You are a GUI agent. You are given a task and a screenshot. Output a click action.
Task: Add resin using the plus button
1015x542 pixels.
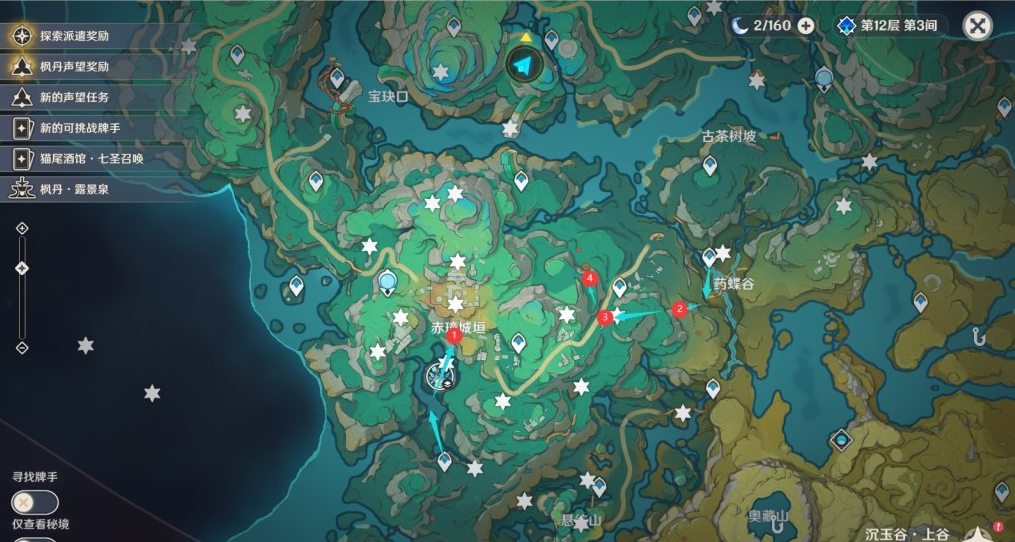point(805,26)
